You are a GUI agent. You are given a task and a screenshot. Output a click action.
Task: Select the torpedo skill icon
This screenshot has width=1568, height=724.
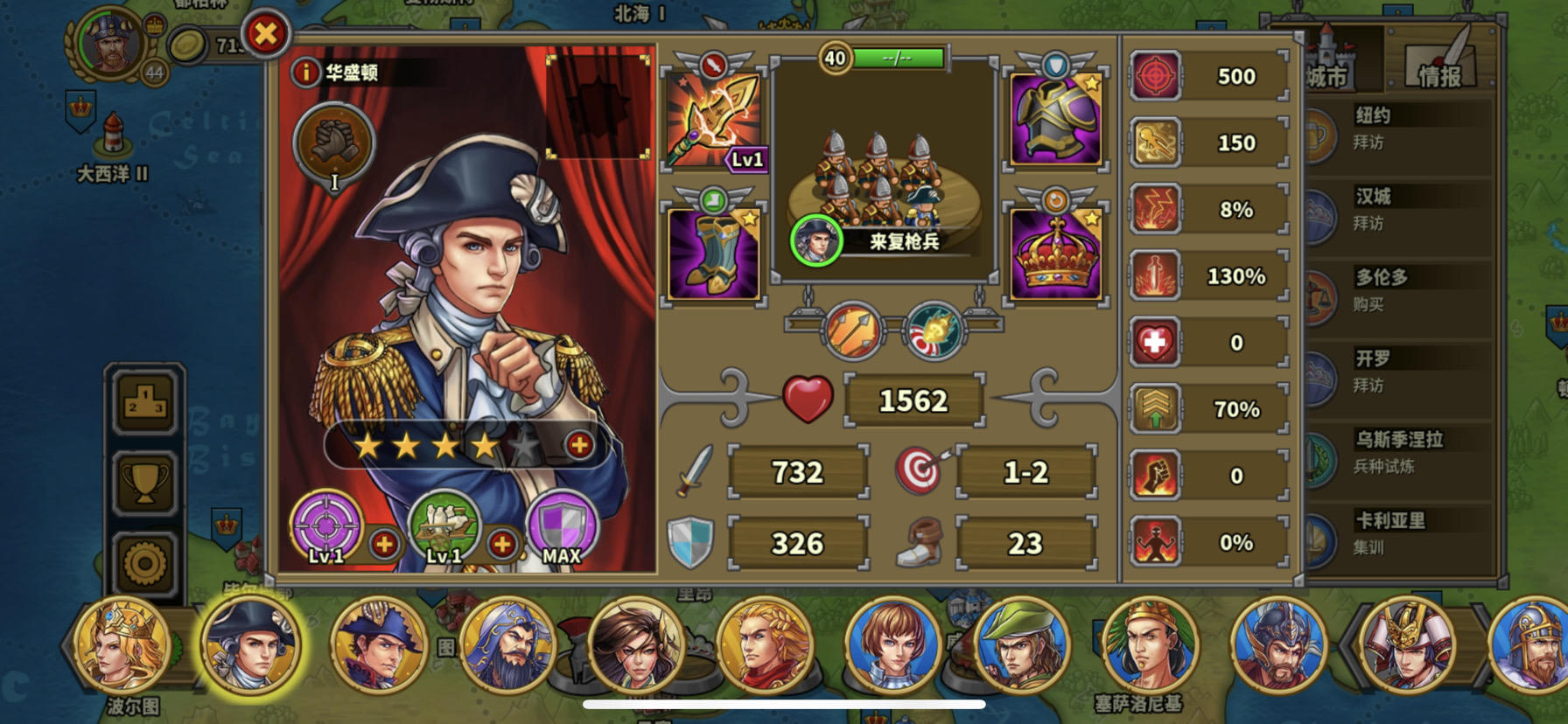[932, 331]
